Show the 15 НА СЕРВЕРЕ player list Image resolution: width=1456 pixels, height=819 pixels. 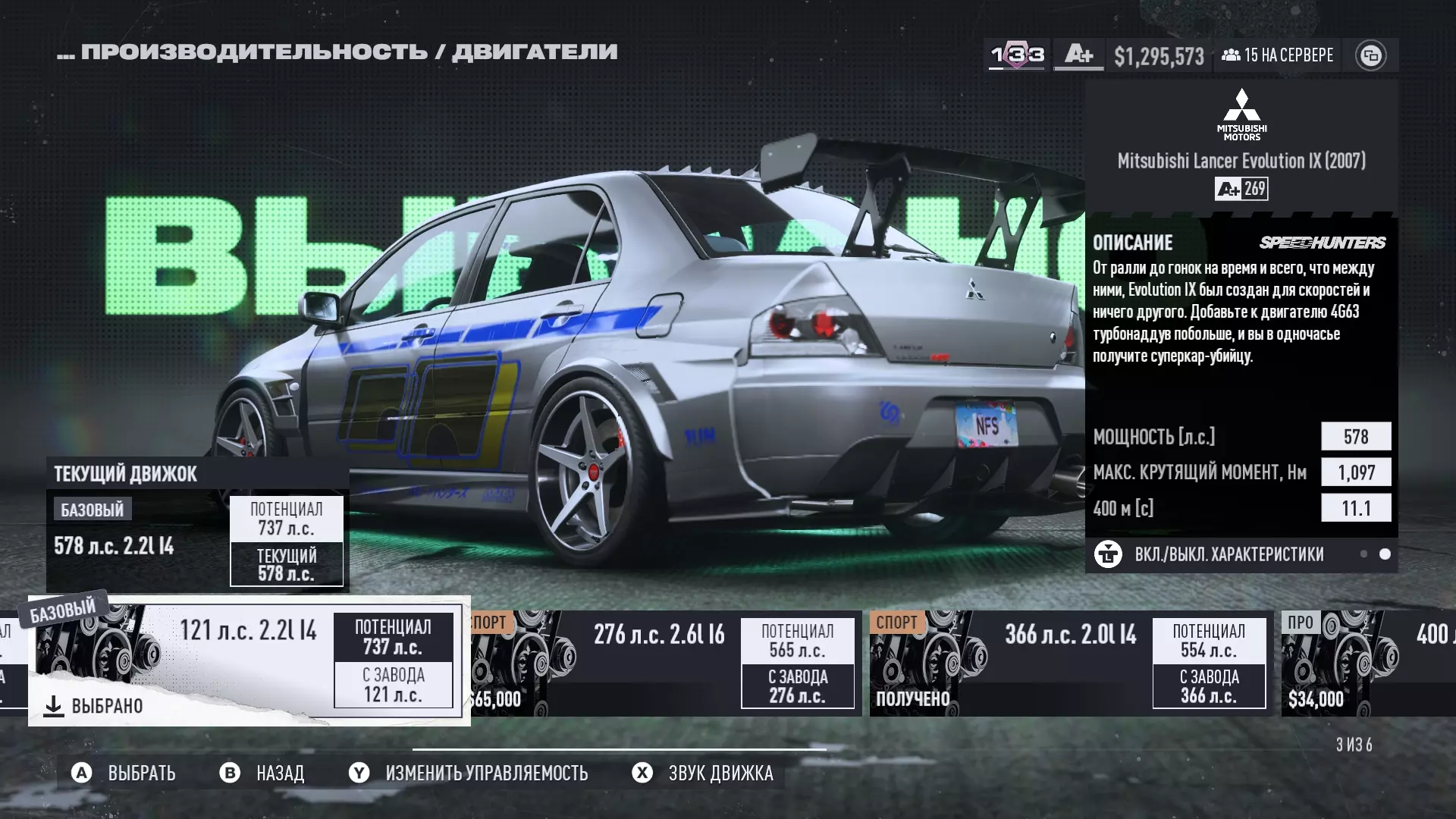pyautogui.click(x=1278, y=55)
